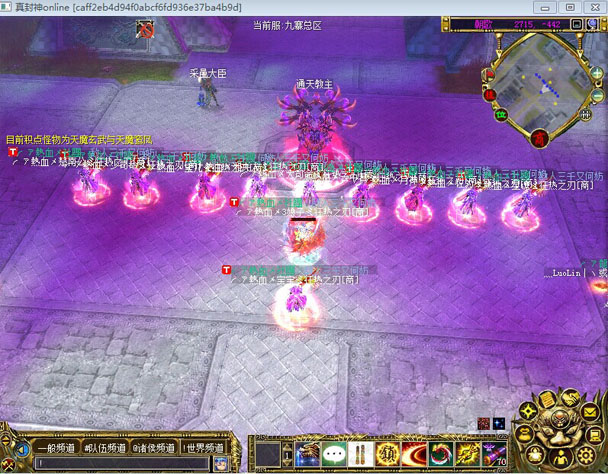Click the red 商 shop button under the minimap
The image size is (608, 474).
[x=540, y=137]
